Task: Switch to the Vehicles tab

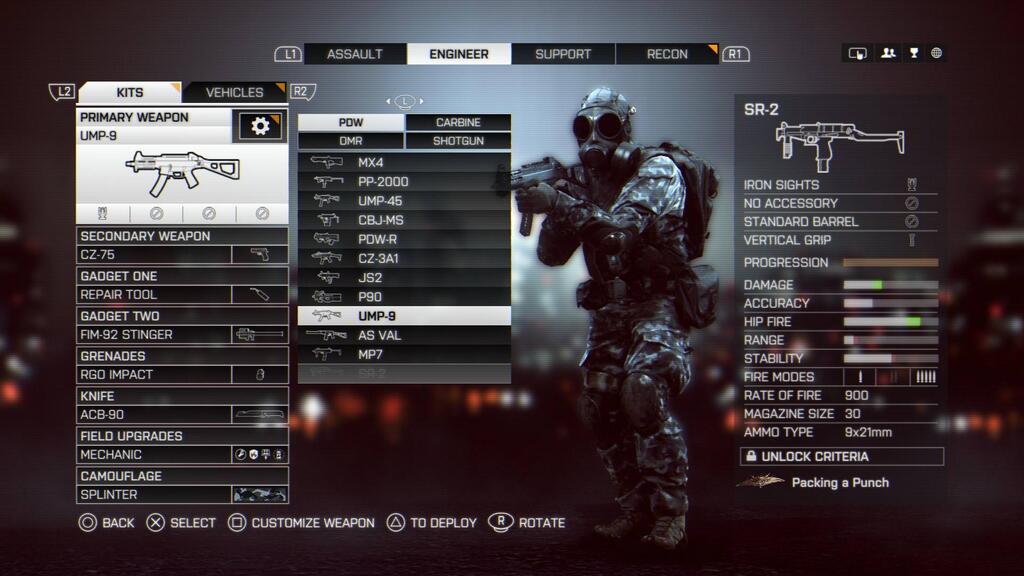Action: click(x=234, y=92)
